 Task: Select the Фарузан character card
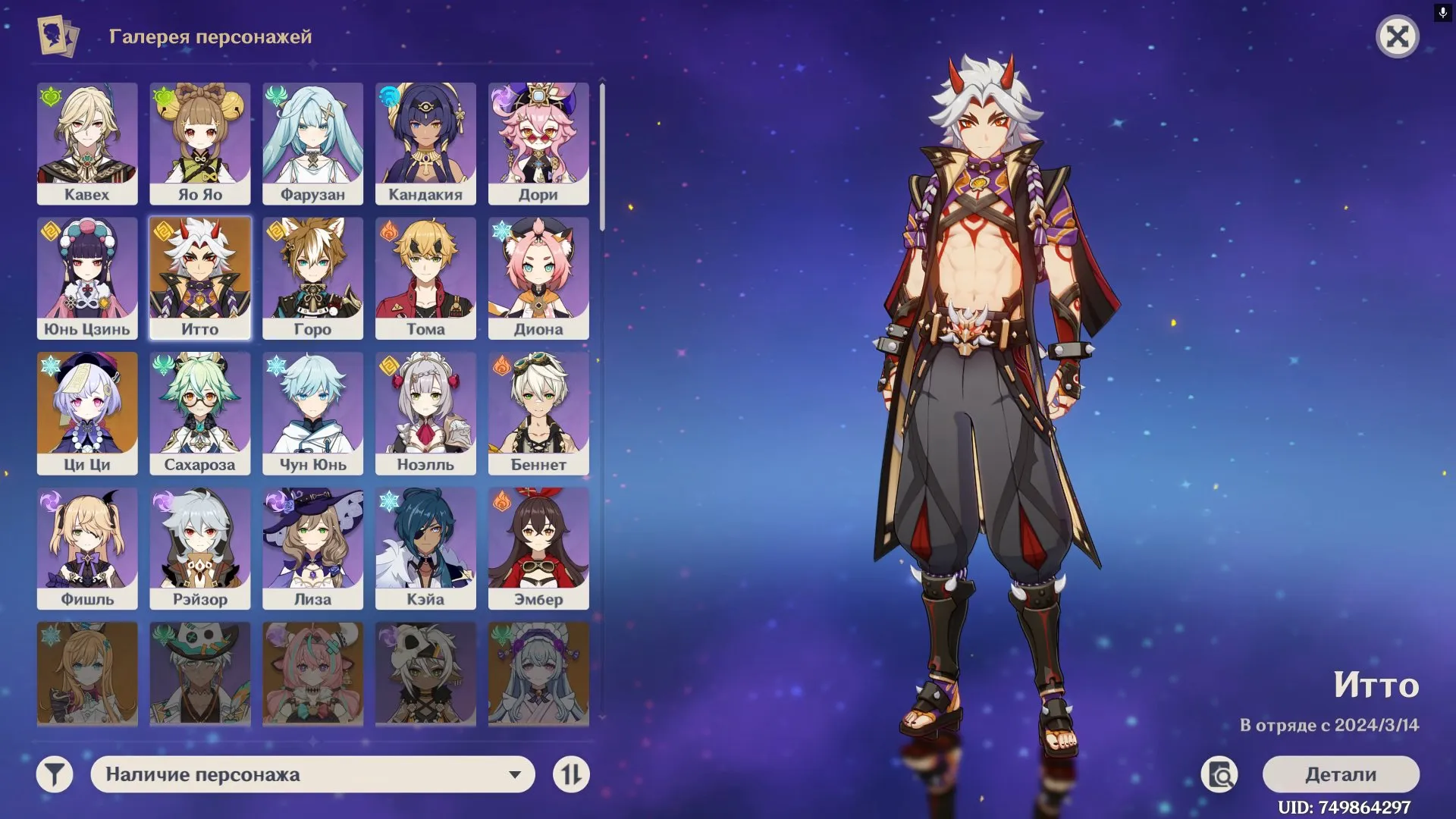point(313,143)
